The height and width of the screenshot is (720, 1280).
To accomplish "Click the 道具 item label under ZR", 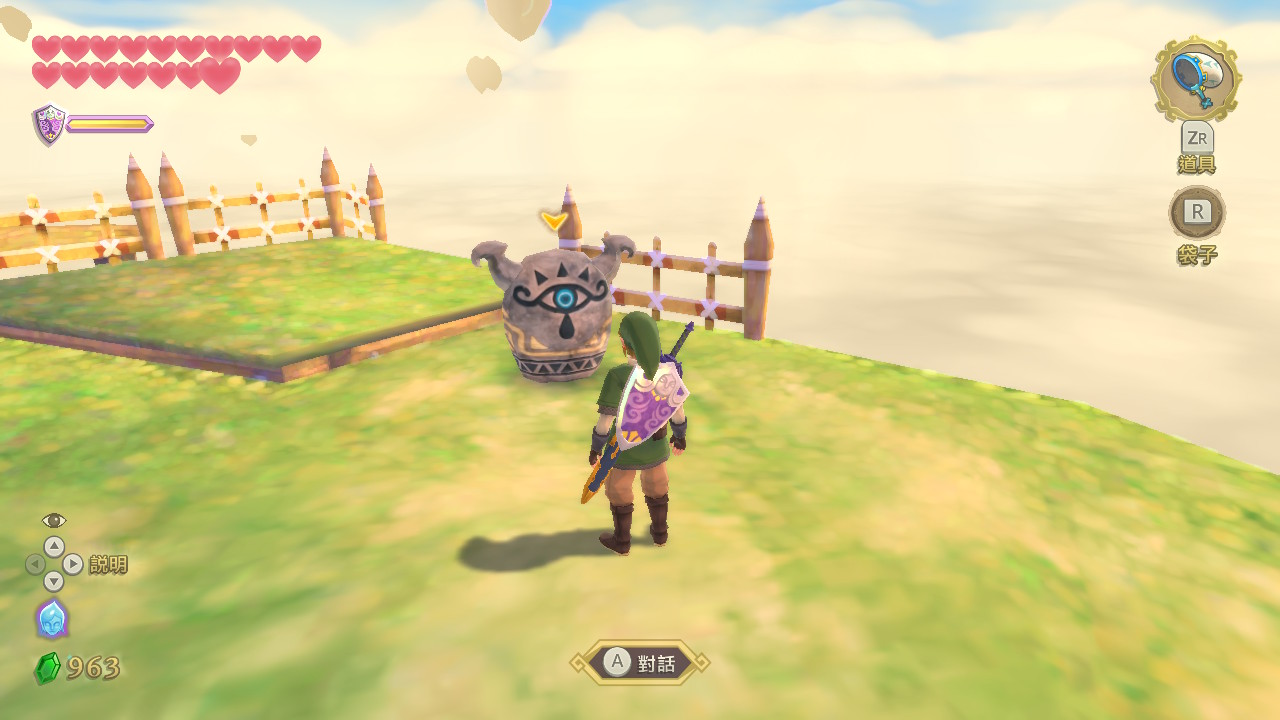I will [1196, 165].
